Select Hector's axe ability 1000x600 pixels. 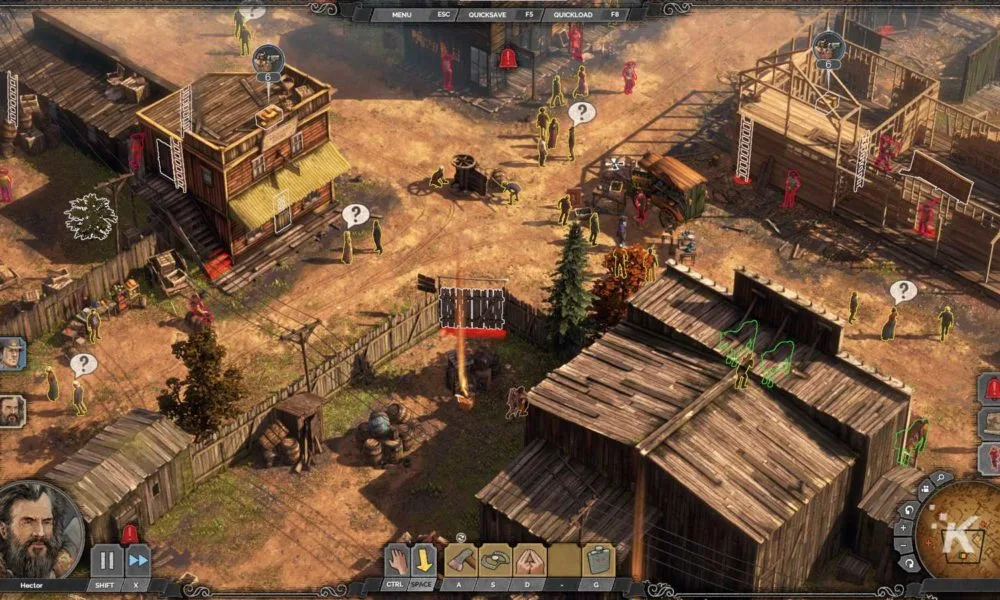[x=459, y=561]
